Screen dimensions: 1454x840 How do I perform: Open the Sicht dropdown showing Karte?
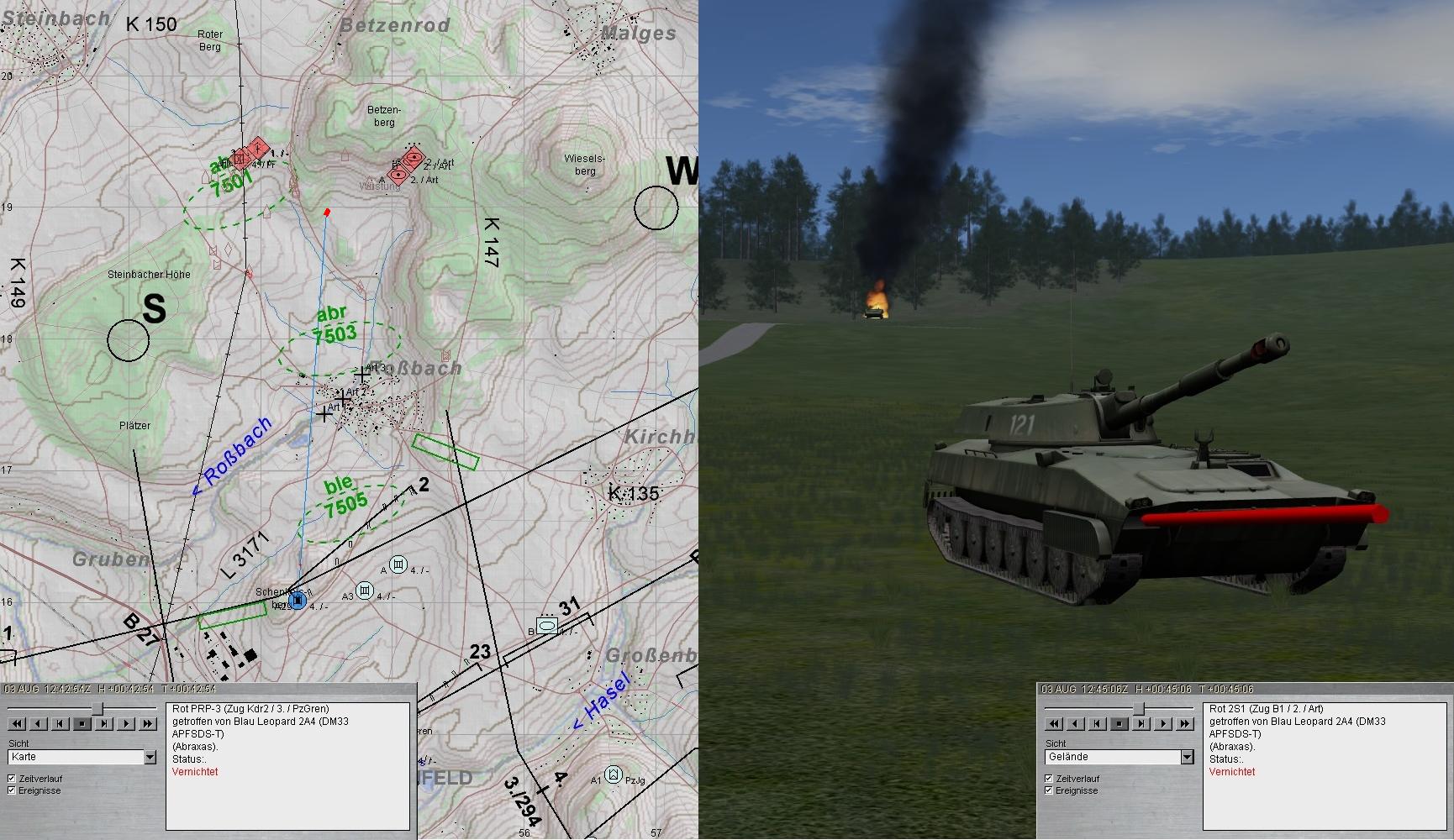pos(150,757)
